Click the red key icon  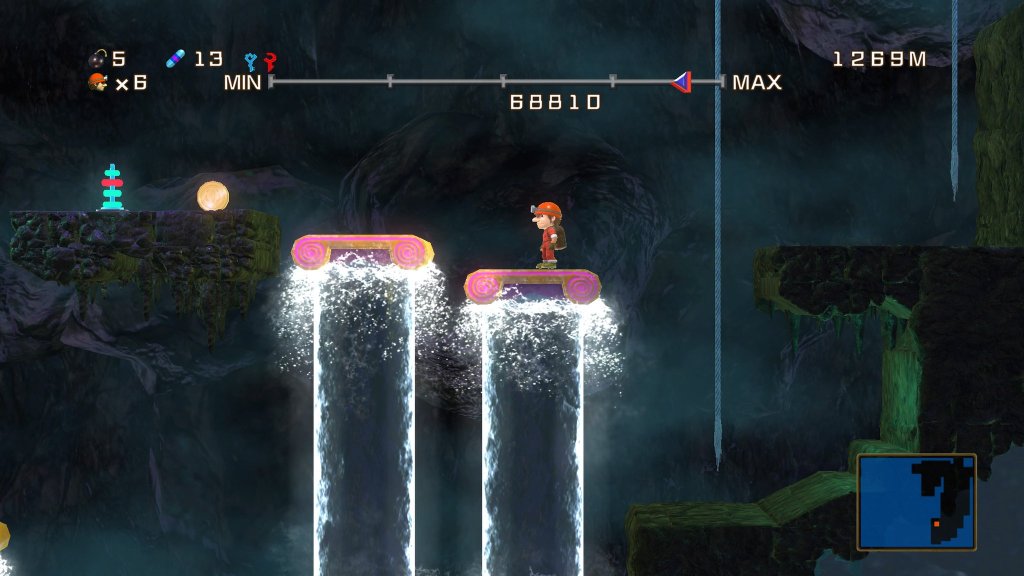click(268, 61)
